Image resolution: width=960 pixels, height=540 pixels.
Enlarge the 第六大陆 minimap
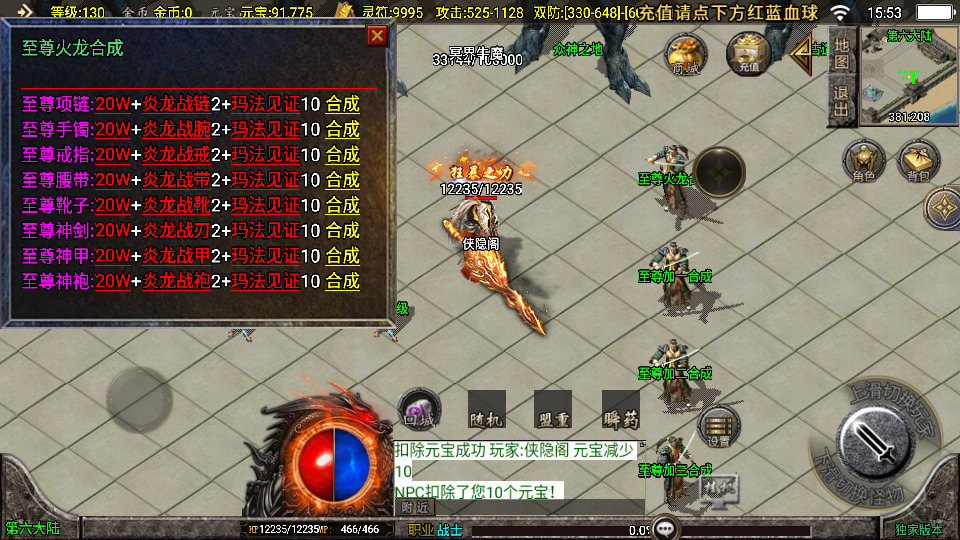pyautogui.click(x=908, y=75)
